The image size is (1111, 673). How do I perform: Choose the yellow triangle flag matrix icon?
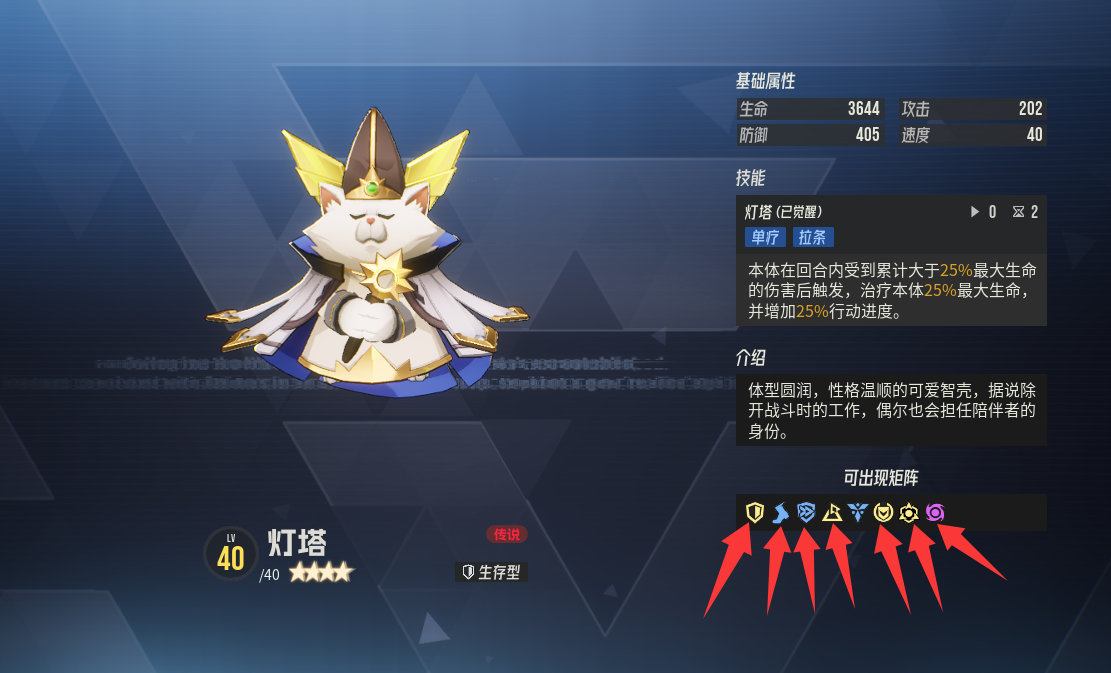coord(832,513)
